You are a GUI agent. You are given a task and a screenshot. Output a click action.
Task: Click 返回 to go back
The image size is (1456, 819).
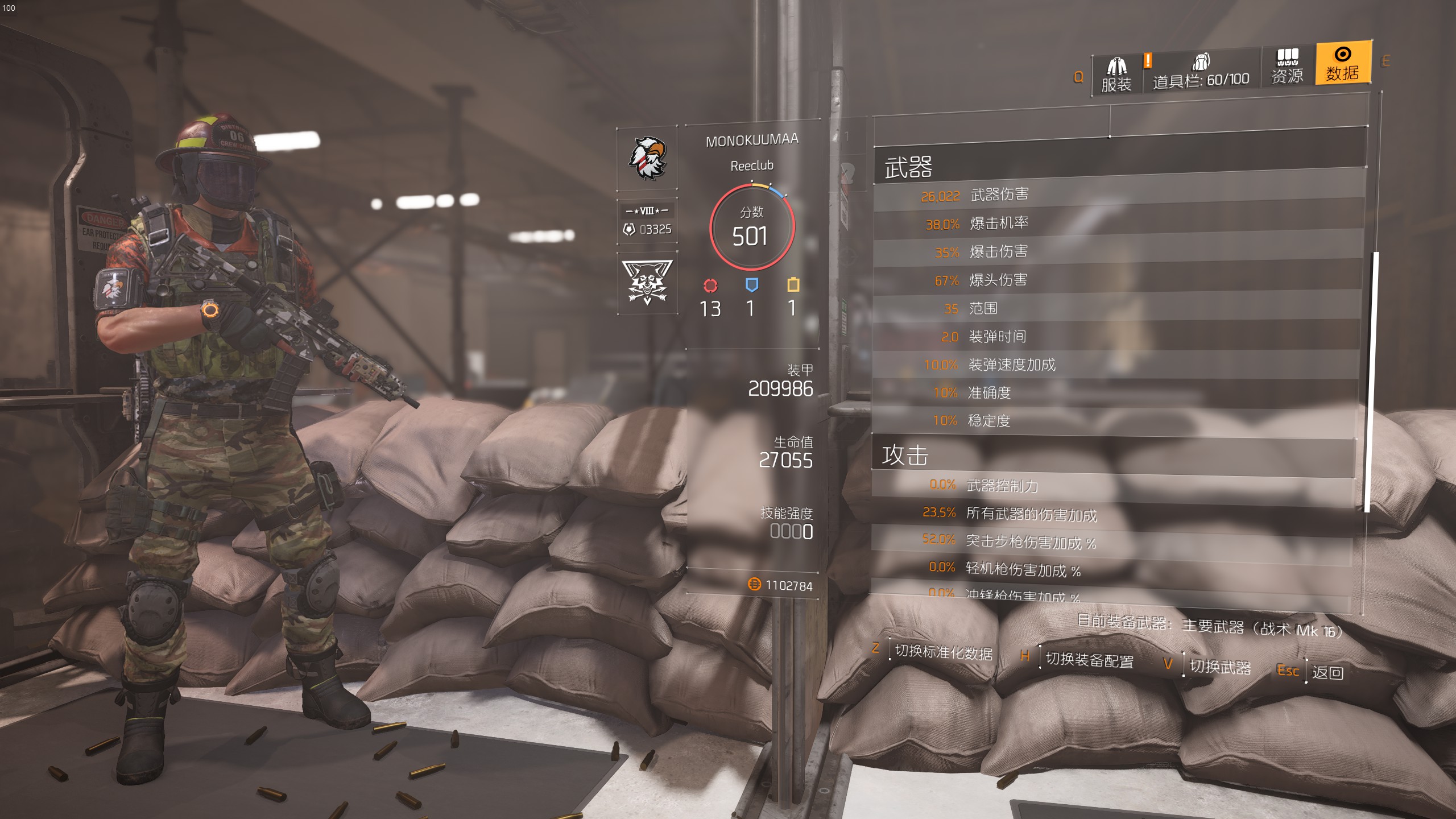click(1327, 672)
